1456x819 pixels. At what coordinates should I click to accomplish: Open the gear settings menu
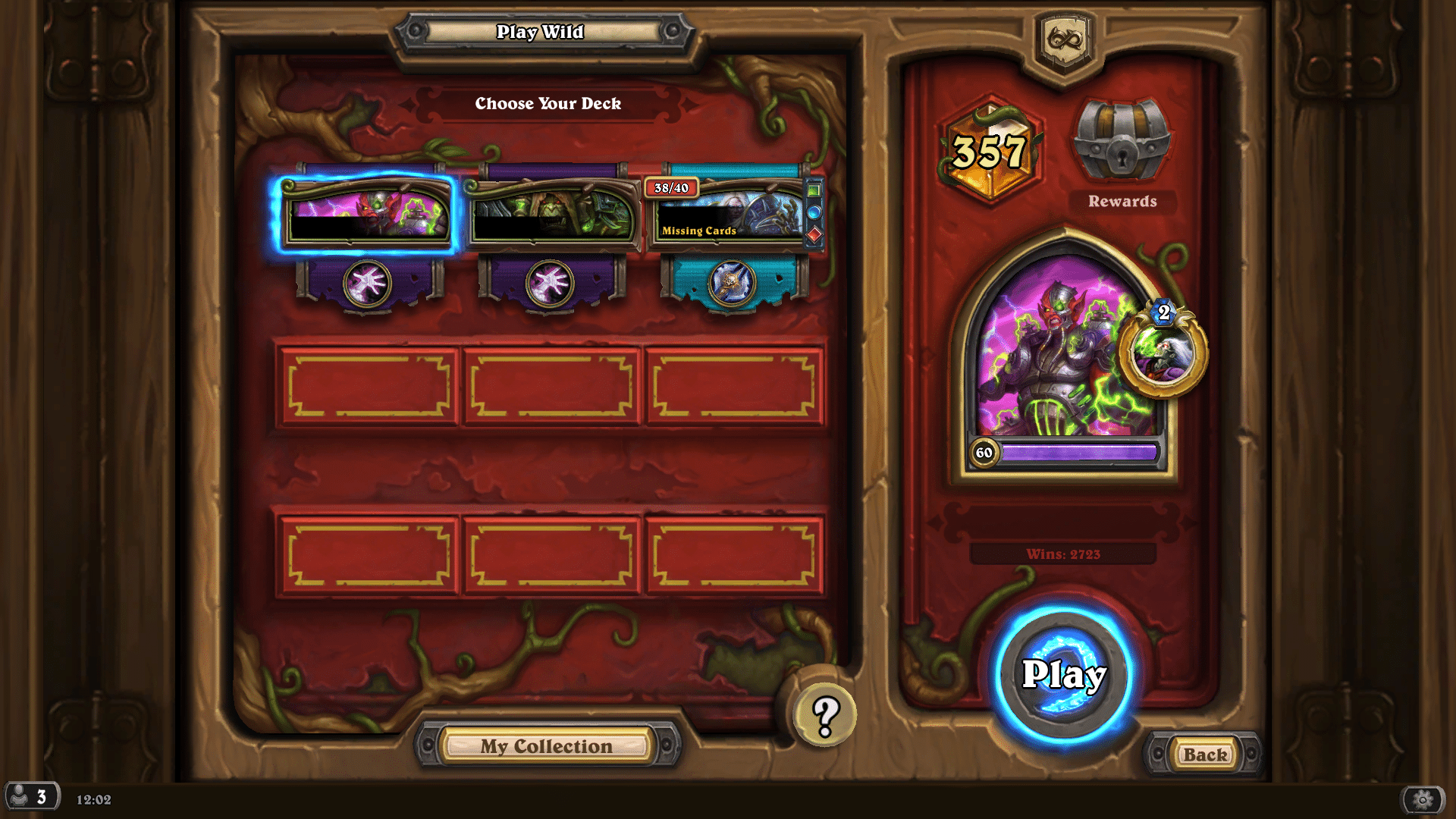1423,799
